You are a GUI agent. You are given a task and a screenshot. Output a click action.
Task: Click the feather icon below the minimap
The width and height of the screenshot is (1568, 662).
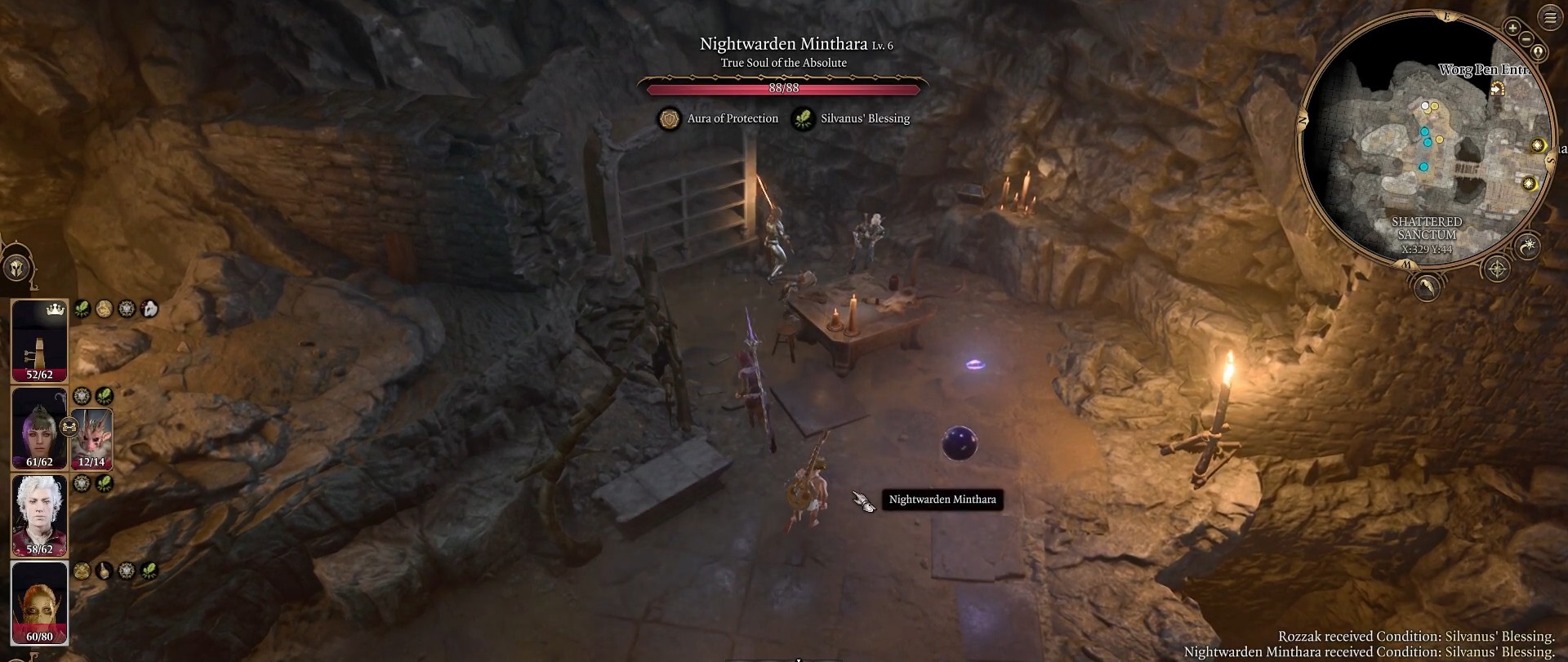1426,287
